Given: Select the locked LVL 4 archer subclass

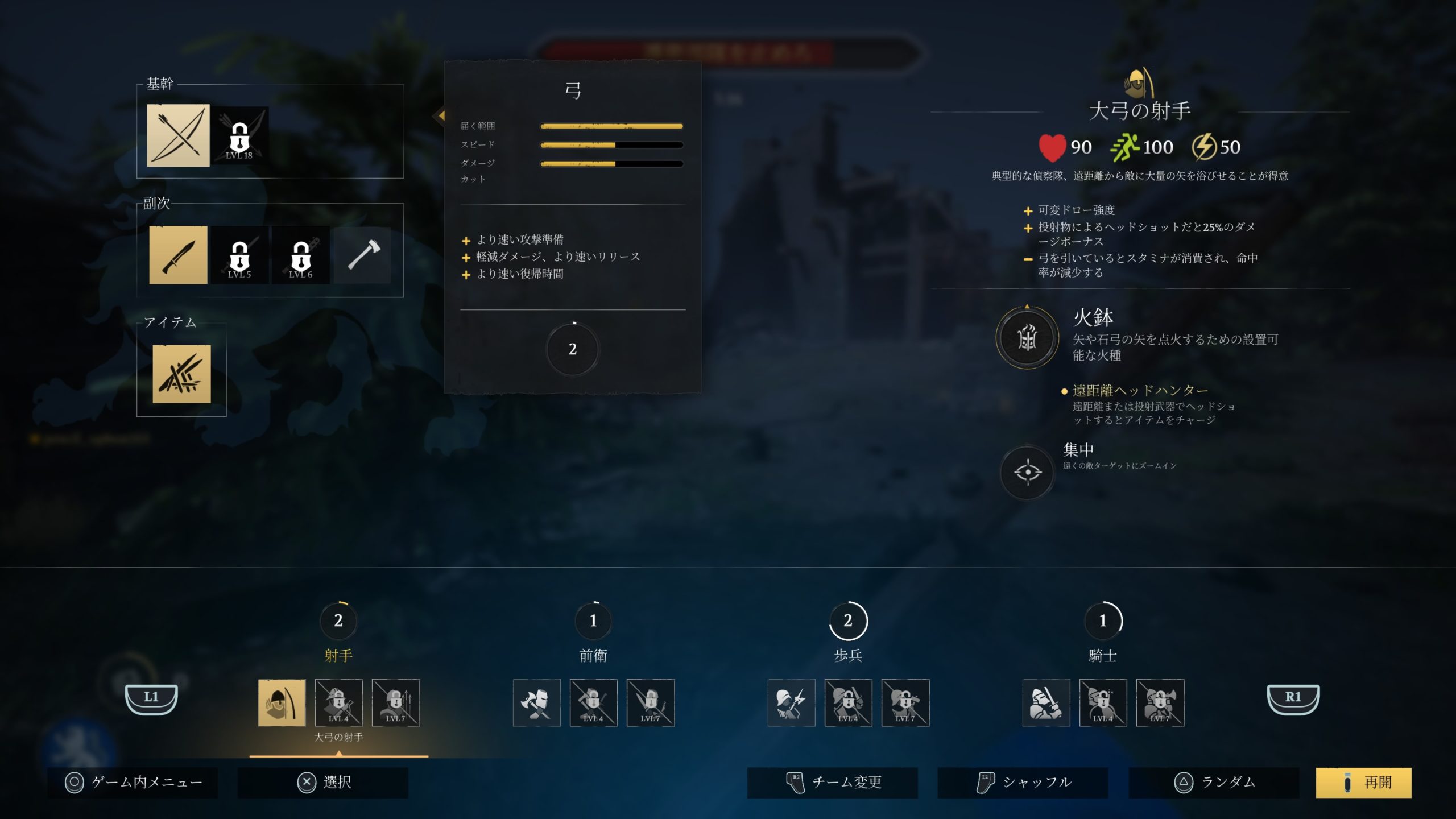Looking at the screenshot, I should point(339,703).
